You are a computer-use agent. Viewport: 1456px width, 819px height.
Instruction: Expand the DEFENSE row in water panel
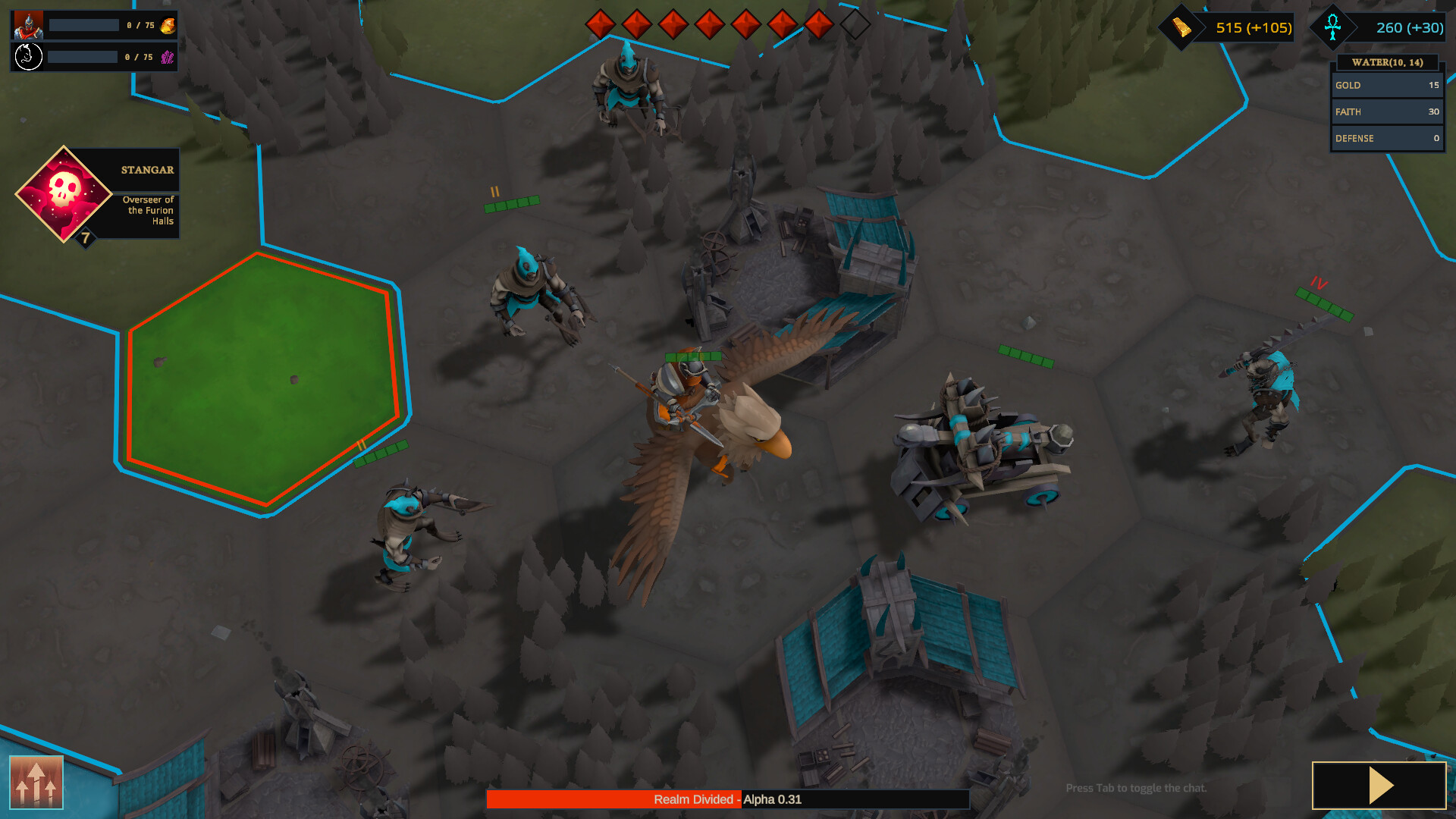[1386, 138]
